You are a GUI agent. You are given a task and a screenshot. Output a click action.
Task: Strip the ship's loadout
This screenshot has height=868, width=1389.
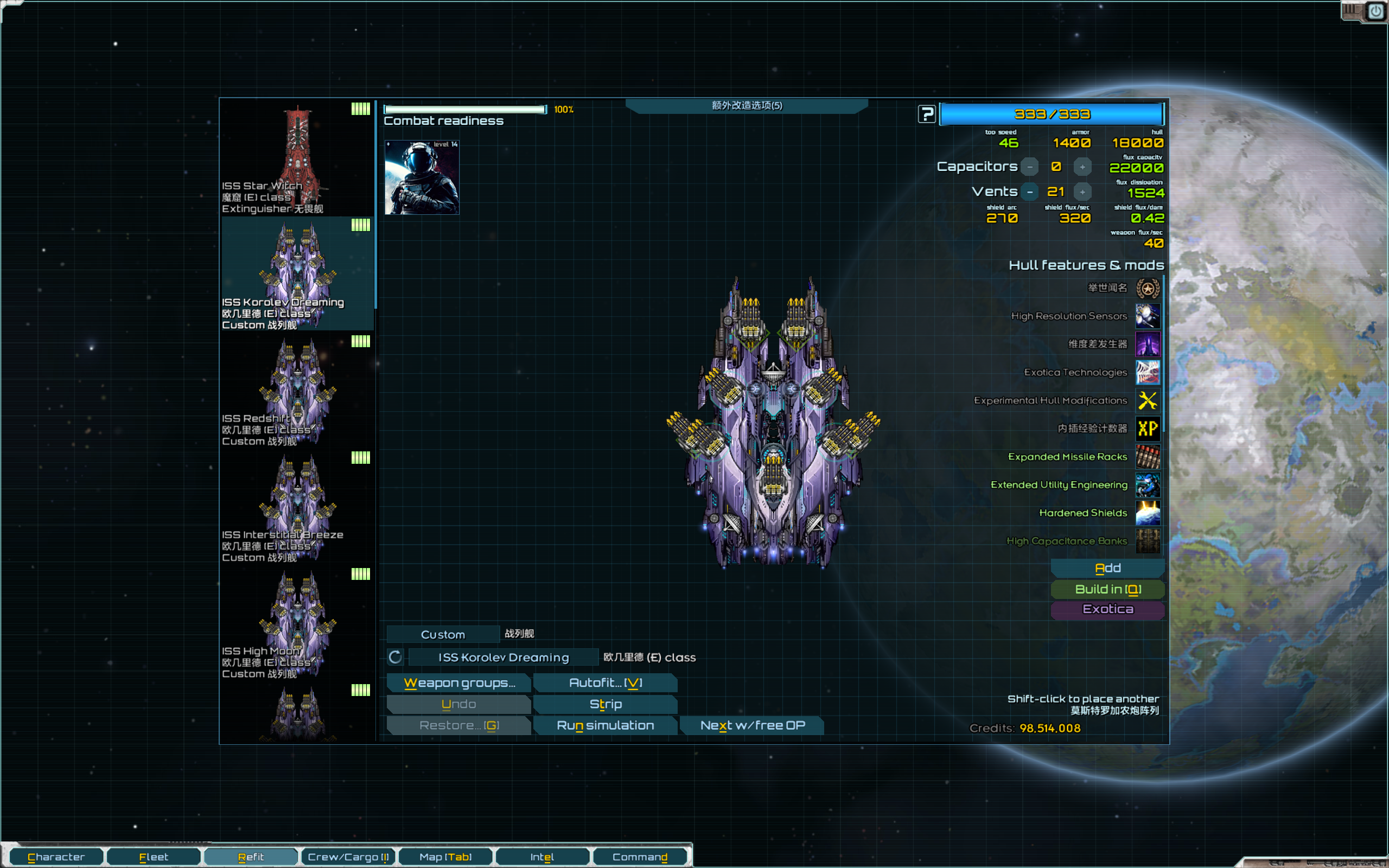pyautogui.click(x=605, y=704)
